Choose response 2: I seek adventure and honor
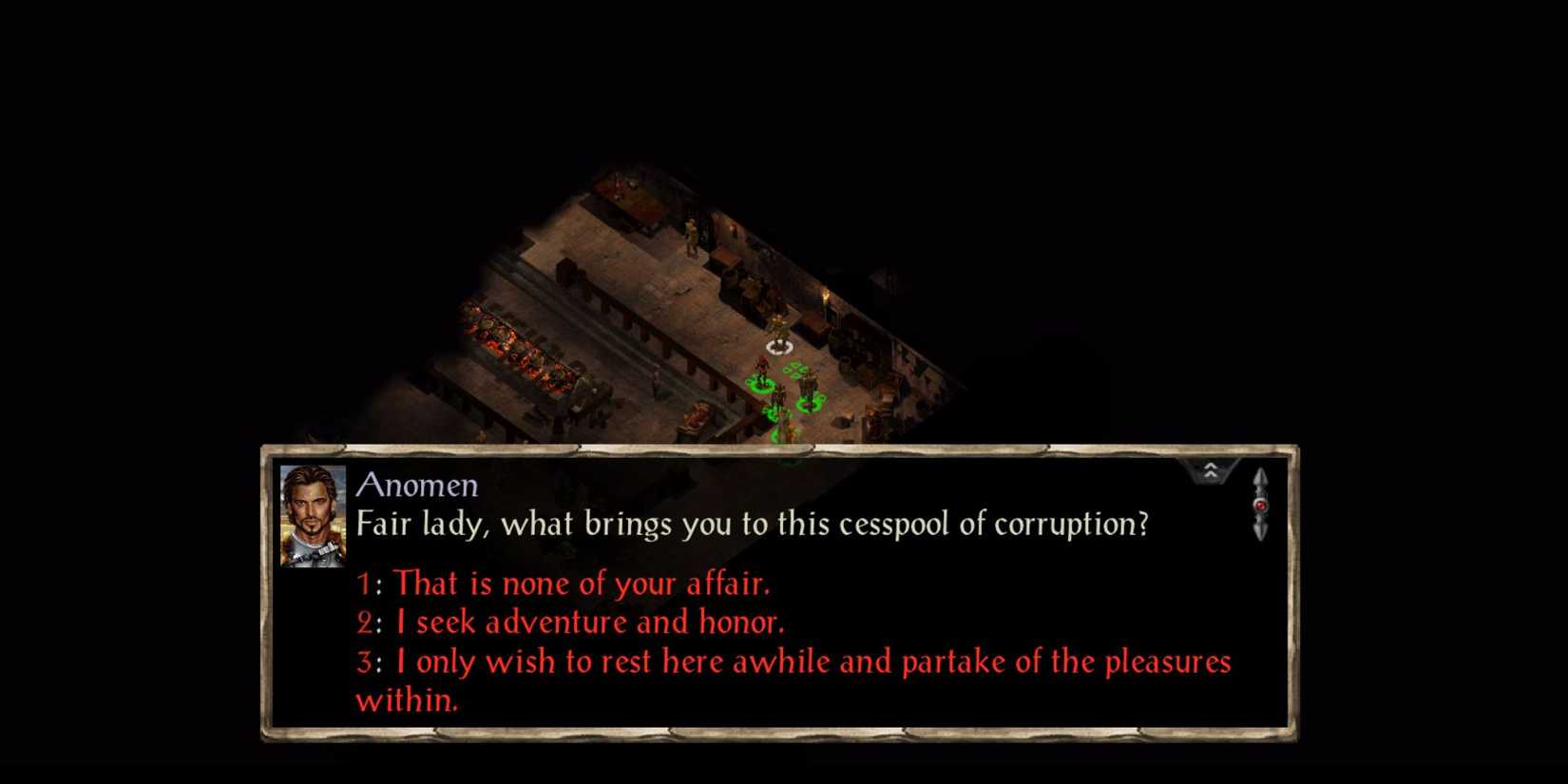This screenshot has width=1568, height=784. [570, 622]
